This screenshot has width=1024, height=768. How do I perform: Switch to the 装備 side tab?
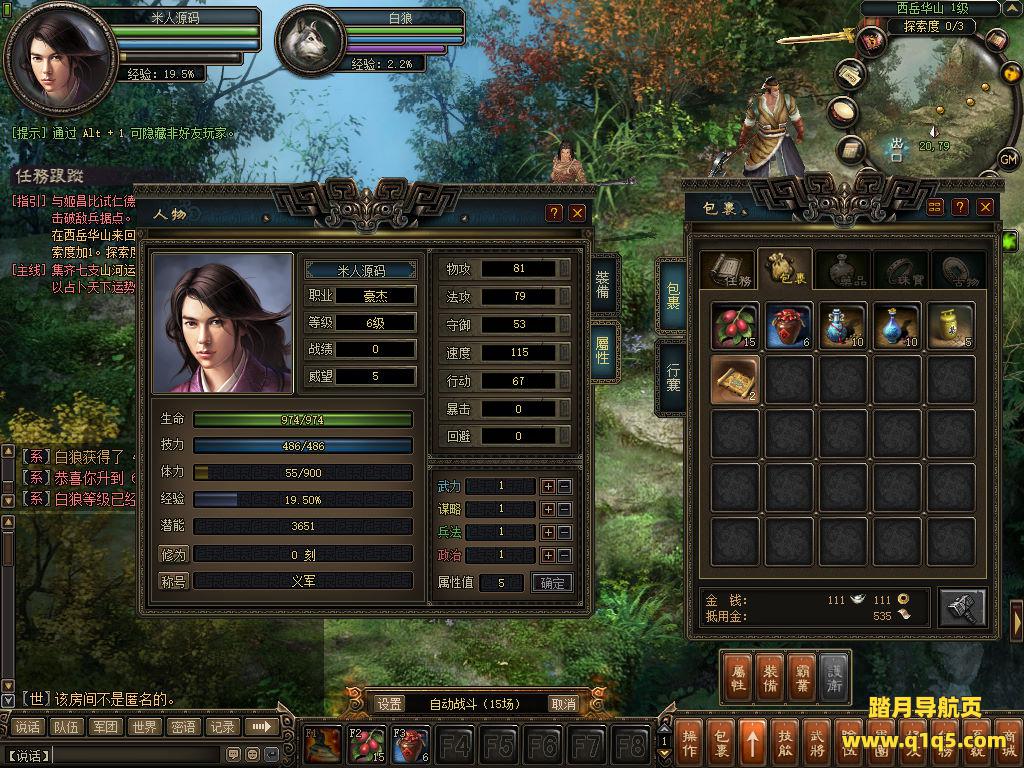click(603, 283)
